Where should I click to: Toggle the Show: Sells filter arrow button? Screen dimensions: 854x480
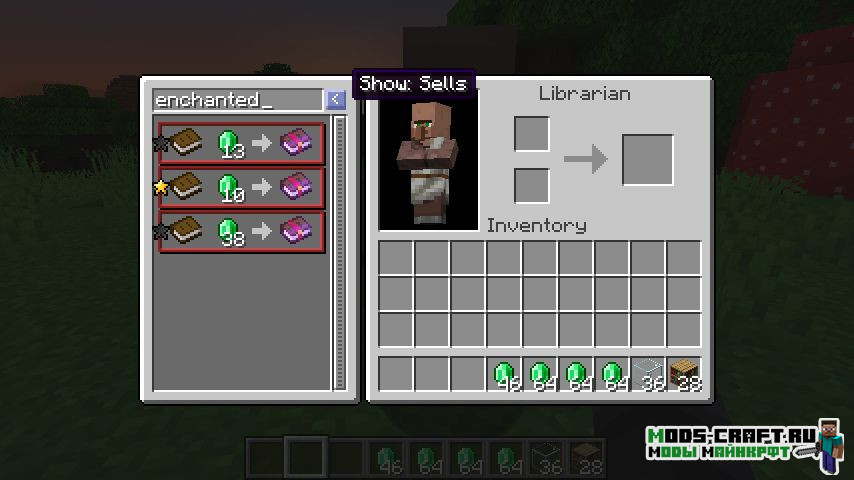click(336, 100)
